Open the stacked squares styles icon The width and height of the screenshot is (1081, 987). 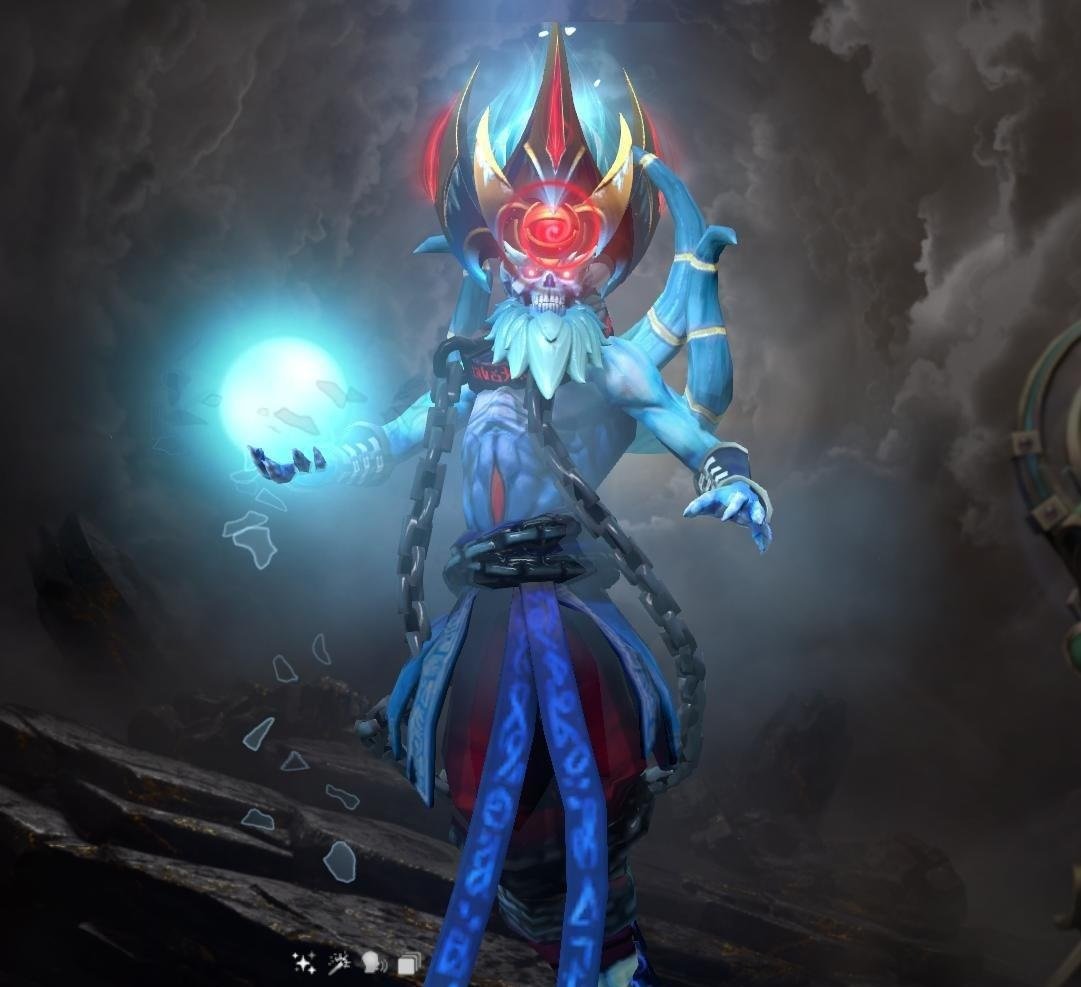tap(407, 964)
